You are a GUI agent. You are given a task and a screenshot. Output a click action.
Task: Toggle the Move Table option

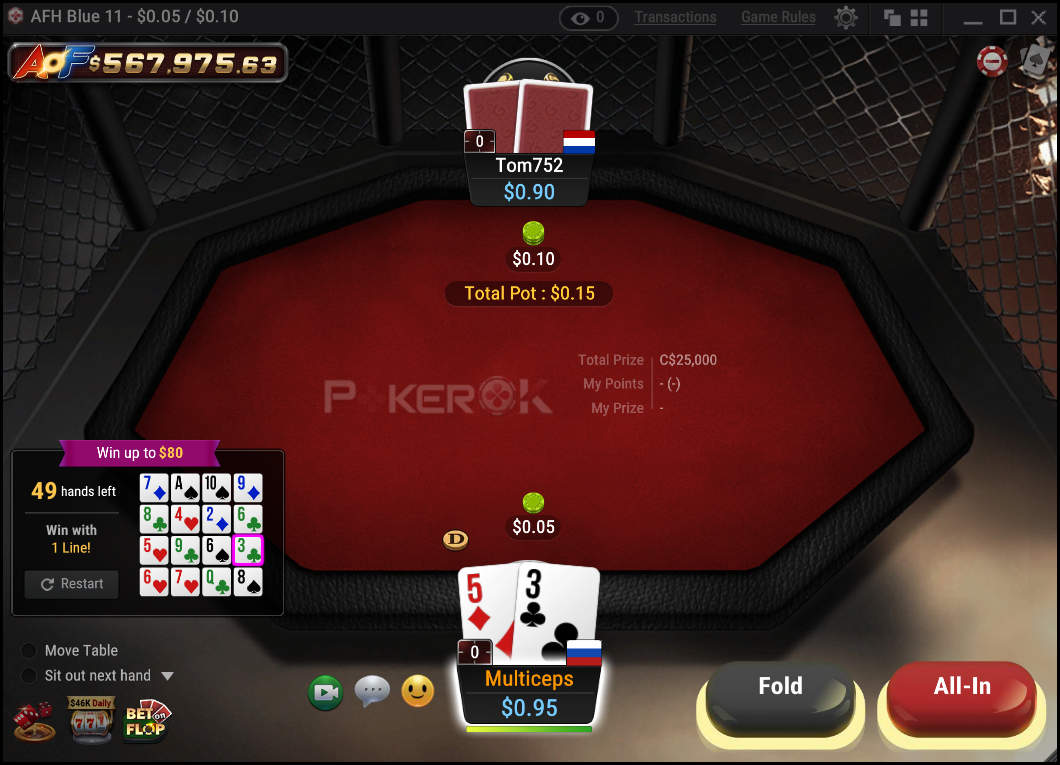29,651
